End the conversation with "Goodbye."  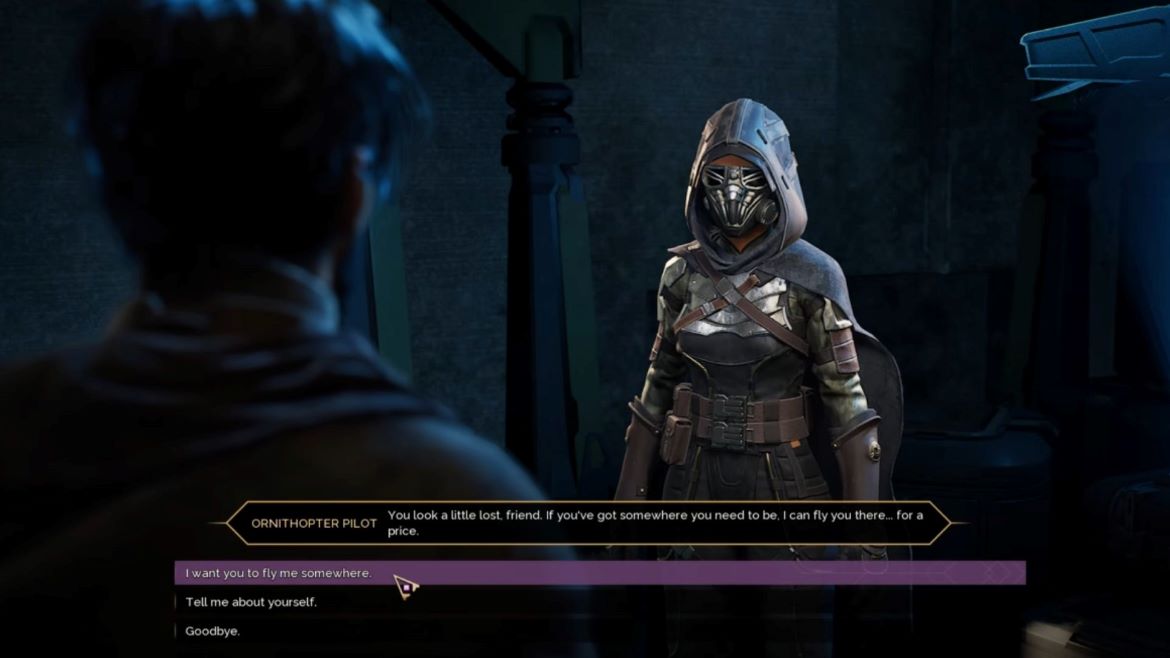tap(213, 631)
